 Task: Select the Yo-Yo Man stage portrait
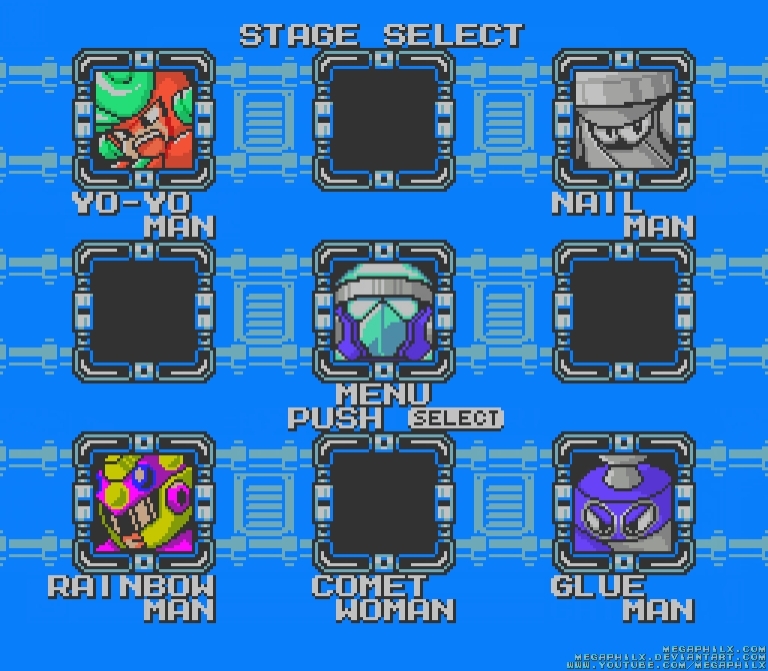(144, 119)
